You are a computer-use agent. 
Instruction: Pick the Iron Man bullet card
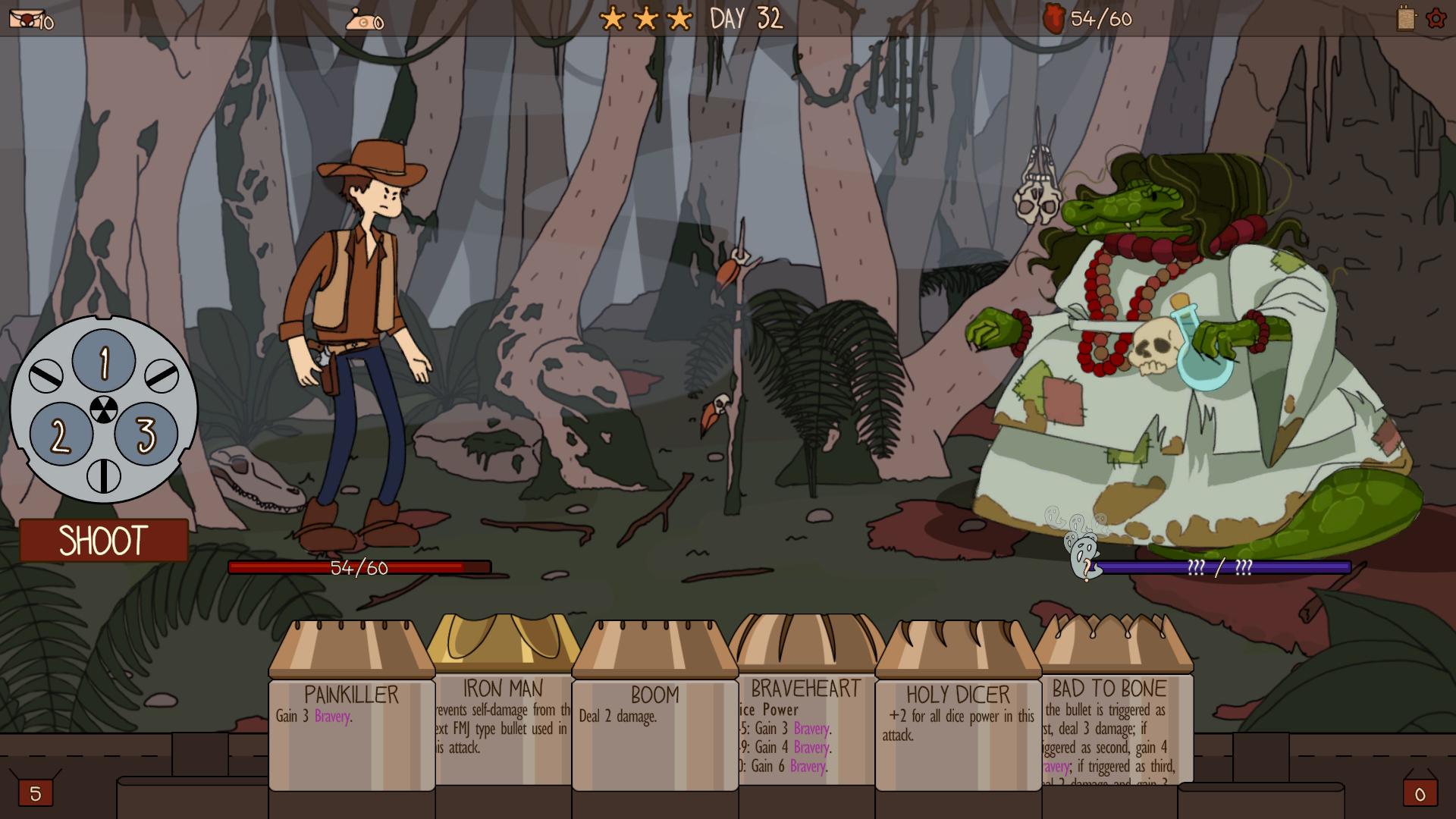504,713
